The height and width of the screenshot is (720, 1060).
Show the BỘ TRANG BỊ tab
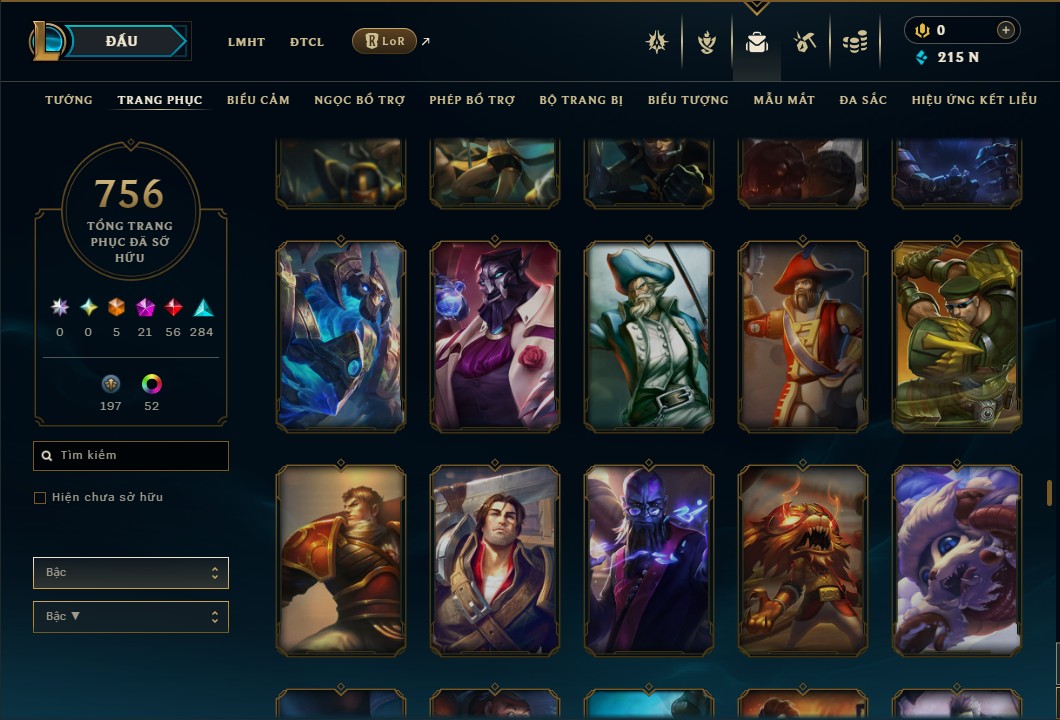[581, 100]
